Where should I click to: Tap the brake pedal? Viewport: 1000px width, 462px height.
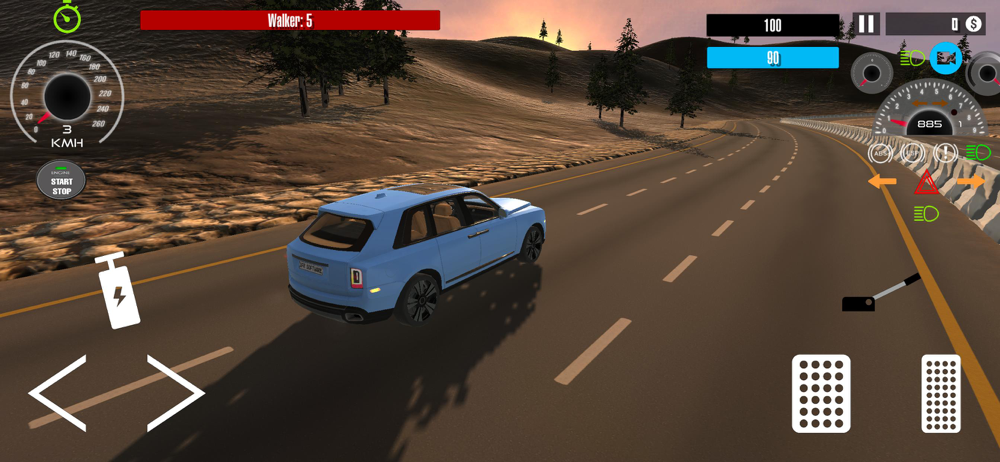coord(821,393)
